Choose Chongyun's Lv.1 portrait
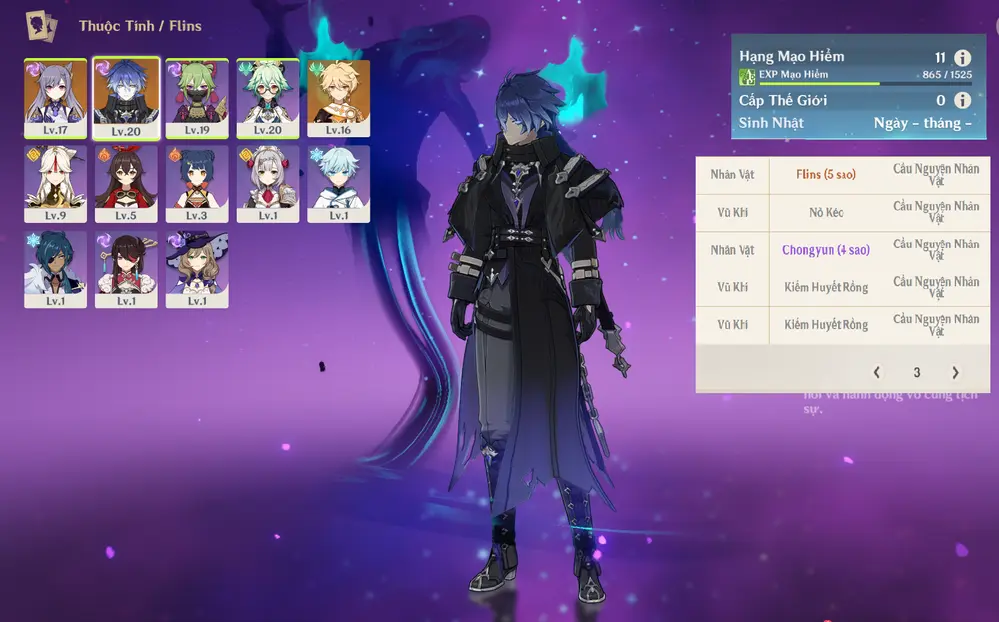The width and height of the screenshot is (999, 622). [x=339, y=183]
